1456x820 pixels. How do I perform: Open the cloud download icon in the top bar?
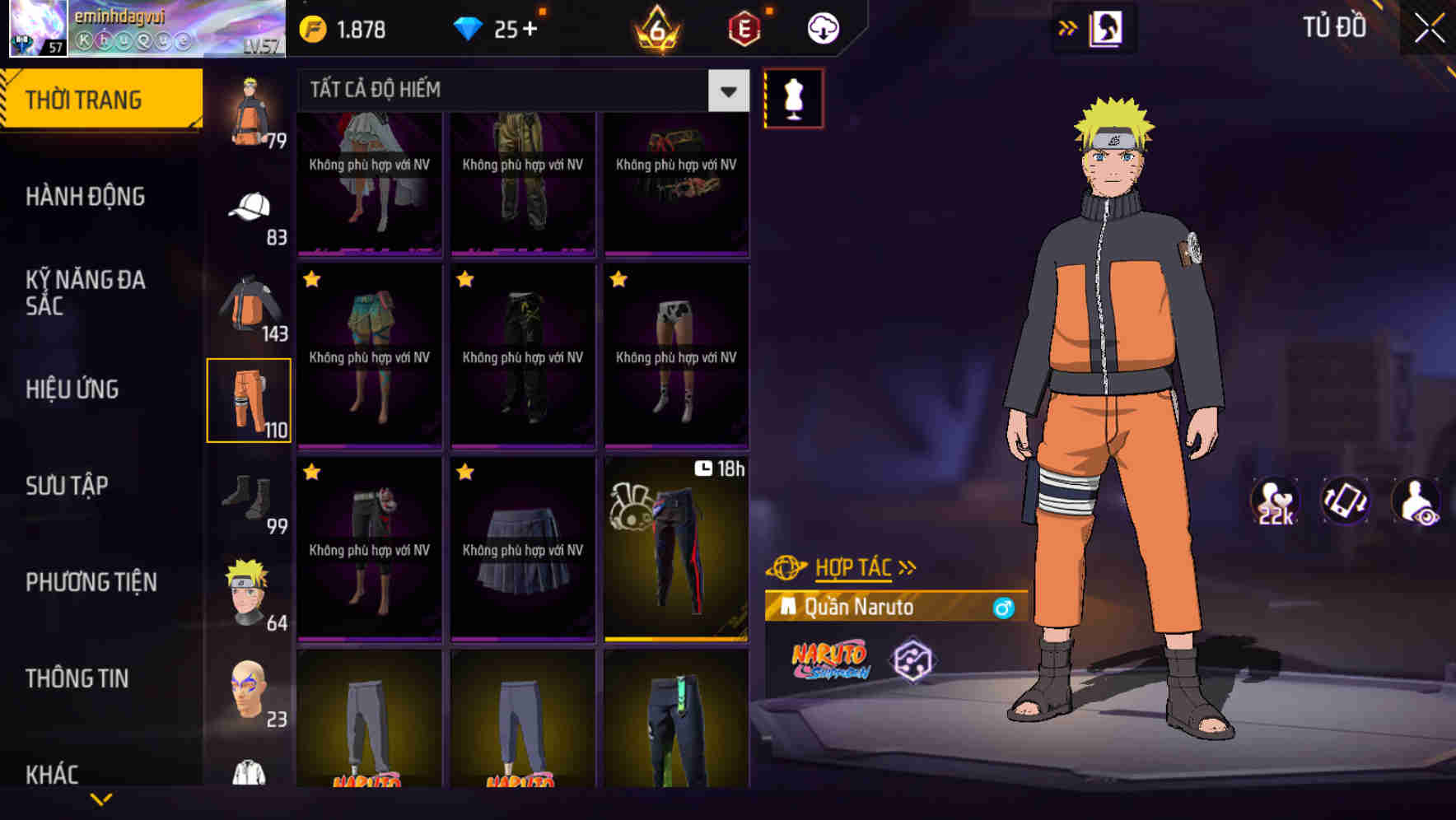[x=822, y=27]
